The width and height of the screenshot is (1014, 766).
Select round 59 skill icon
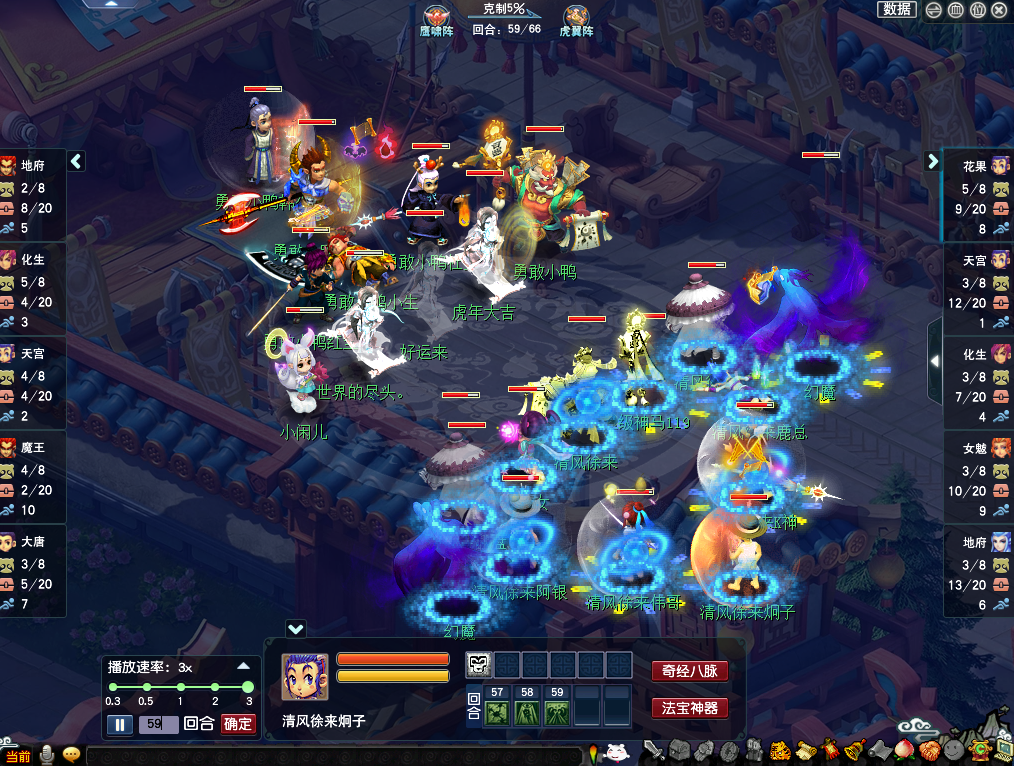tap(558, 712)
